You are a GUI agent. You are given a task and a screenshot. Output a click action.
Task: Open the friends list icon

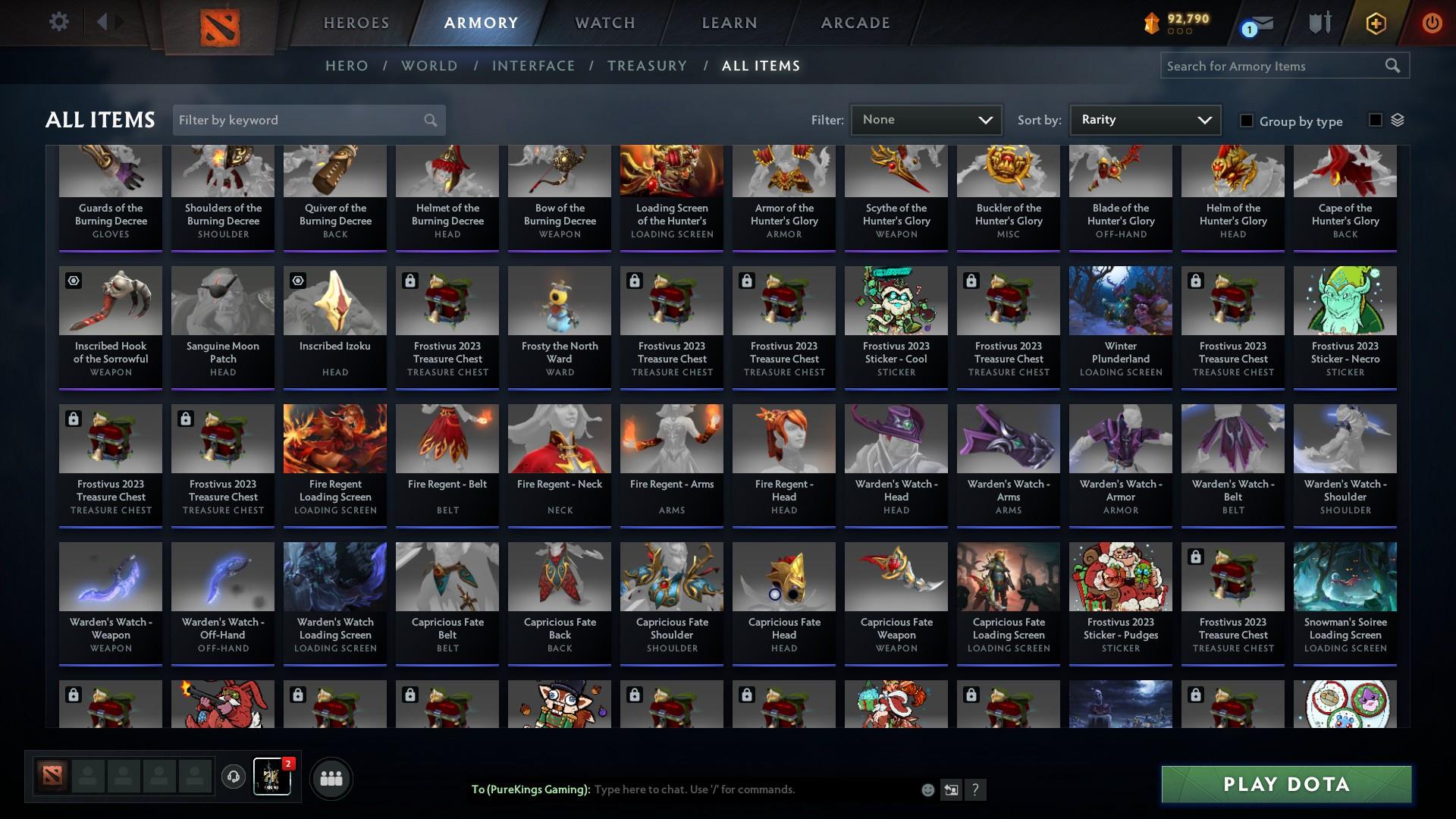(x=330, y=778)
